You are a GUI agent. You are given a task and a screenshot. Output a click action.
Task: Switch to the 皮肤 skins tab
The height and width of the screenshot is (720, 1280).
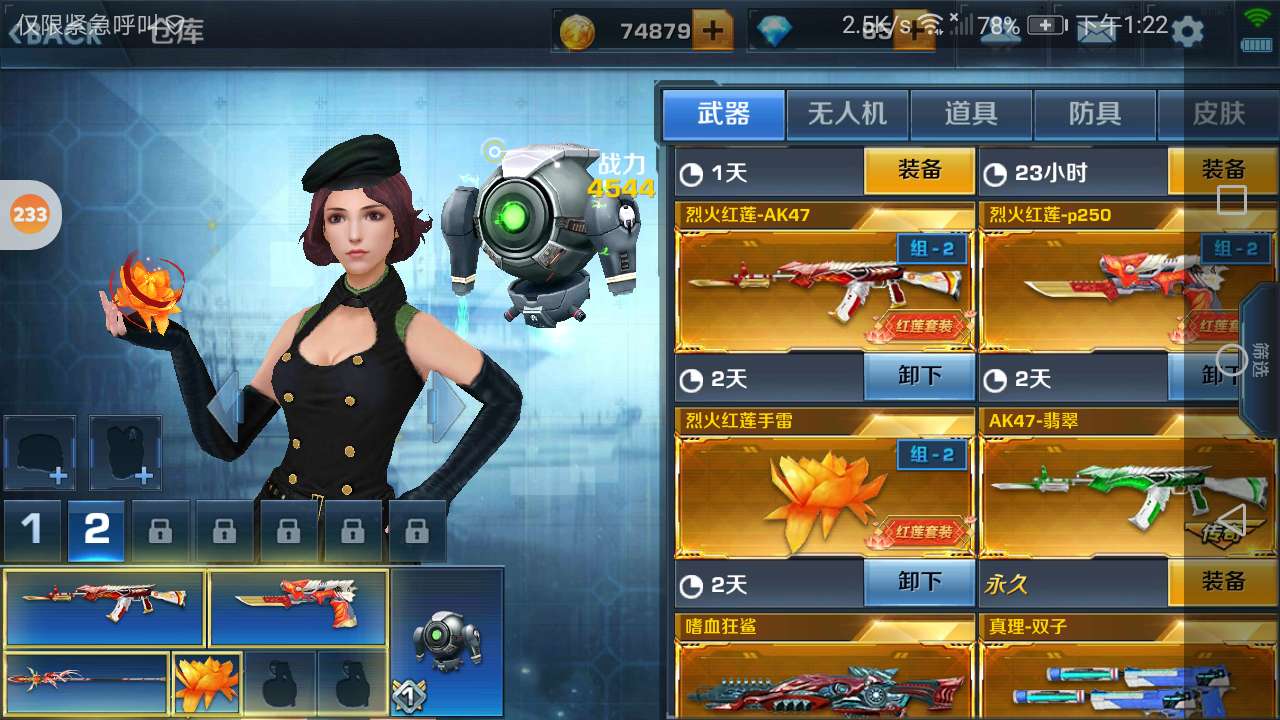coord(1218,114)
